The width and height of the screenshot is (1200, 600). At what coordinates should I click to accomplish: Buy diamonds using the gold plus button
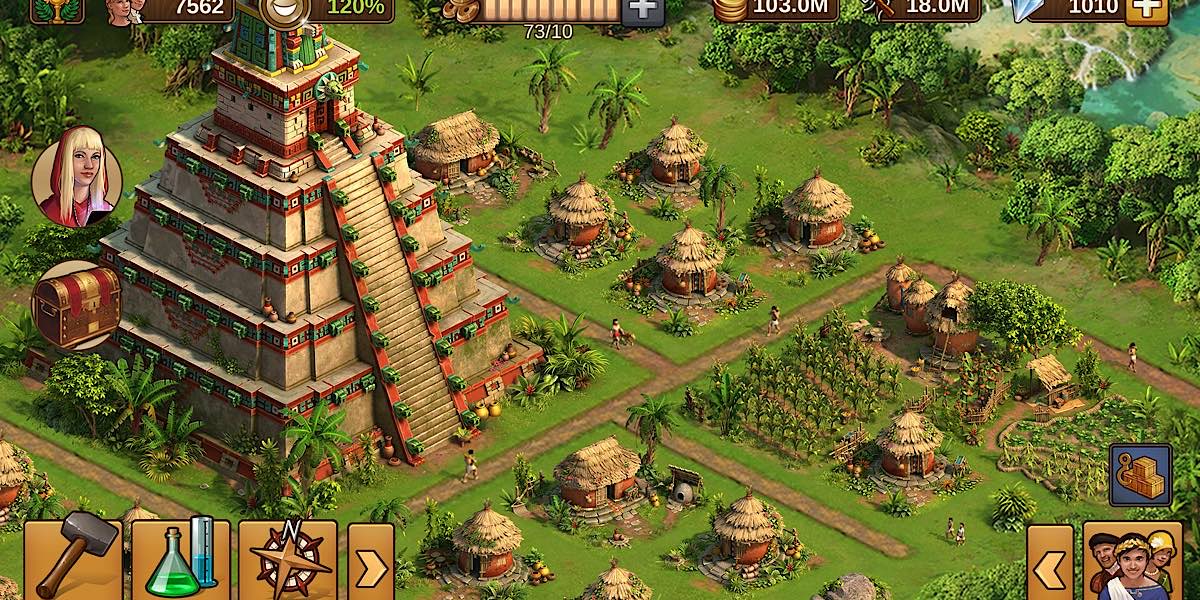pyautogui.click(x=1146, y=10)
